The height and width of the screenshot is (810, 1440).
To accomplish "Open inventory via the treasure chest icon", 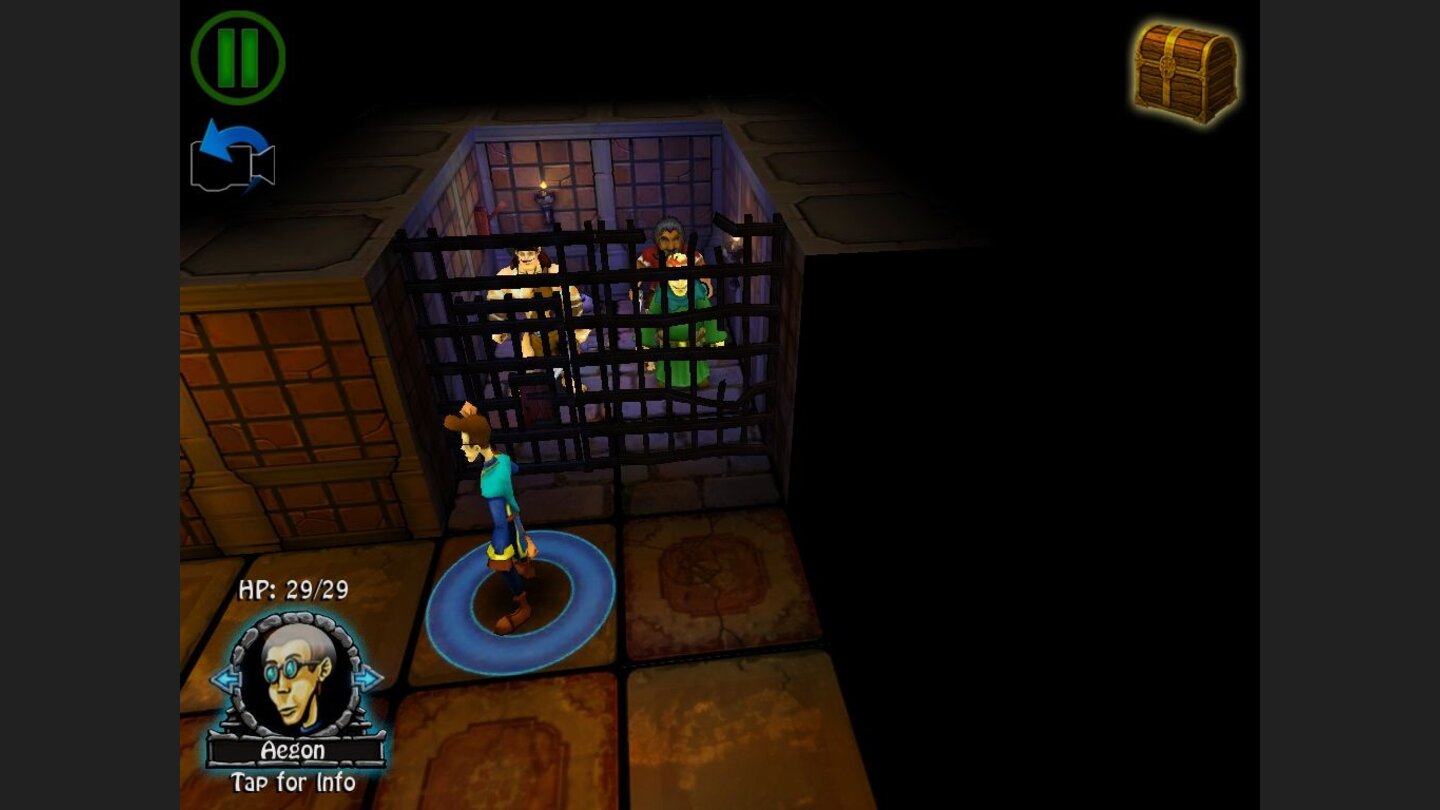I will 1185,68.
